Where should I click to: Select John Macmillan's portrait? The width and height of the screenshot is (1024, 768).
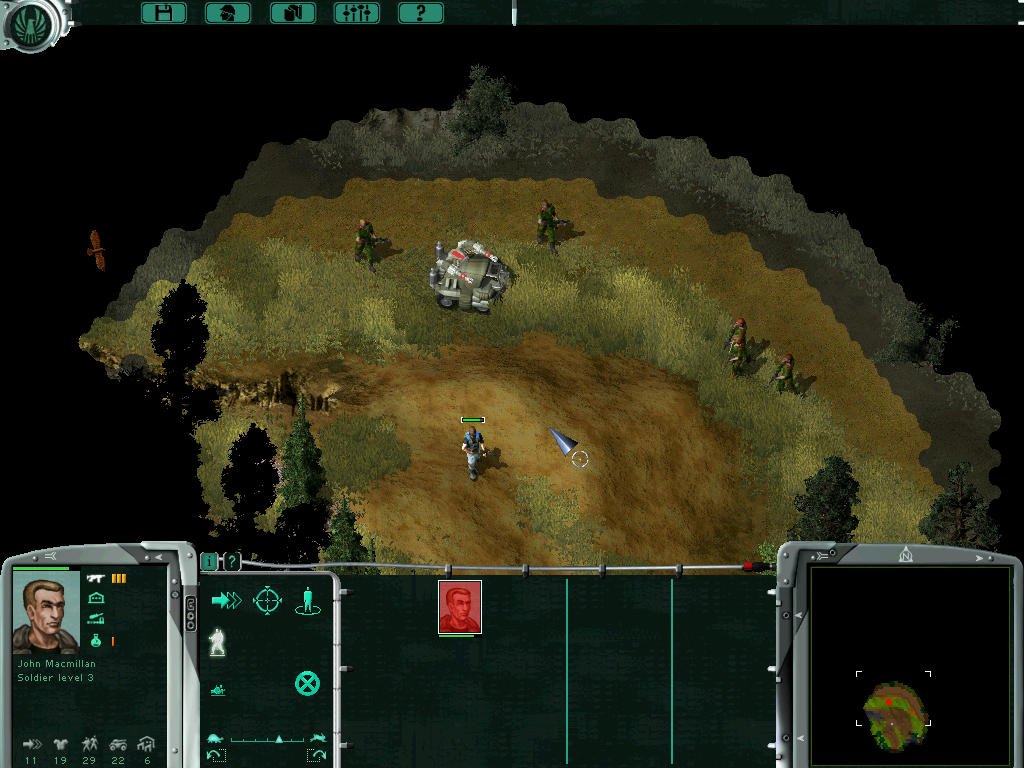click(46, 614)
